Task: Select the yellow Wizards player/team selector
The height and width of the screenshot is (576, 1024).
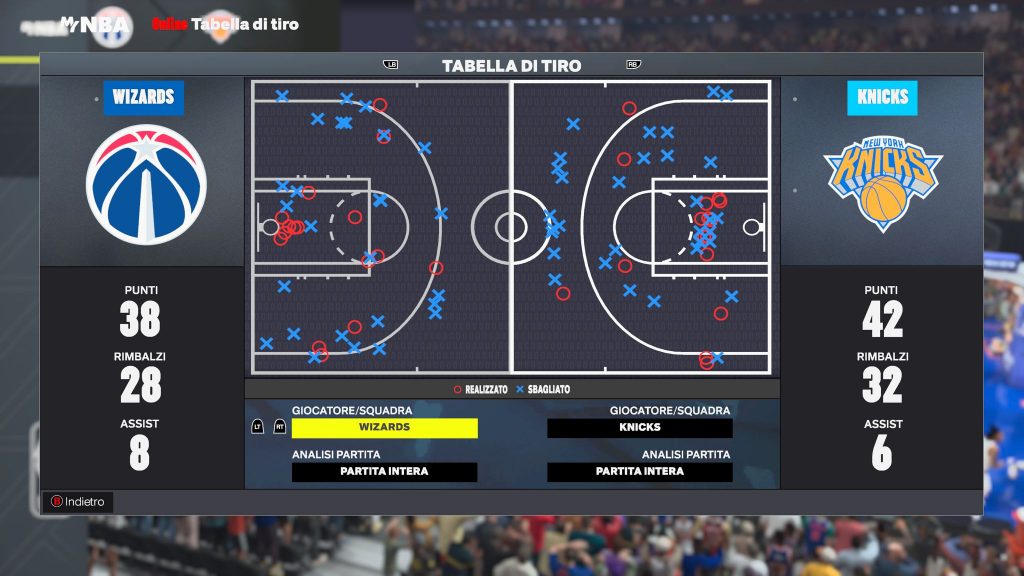Action: 384,428
